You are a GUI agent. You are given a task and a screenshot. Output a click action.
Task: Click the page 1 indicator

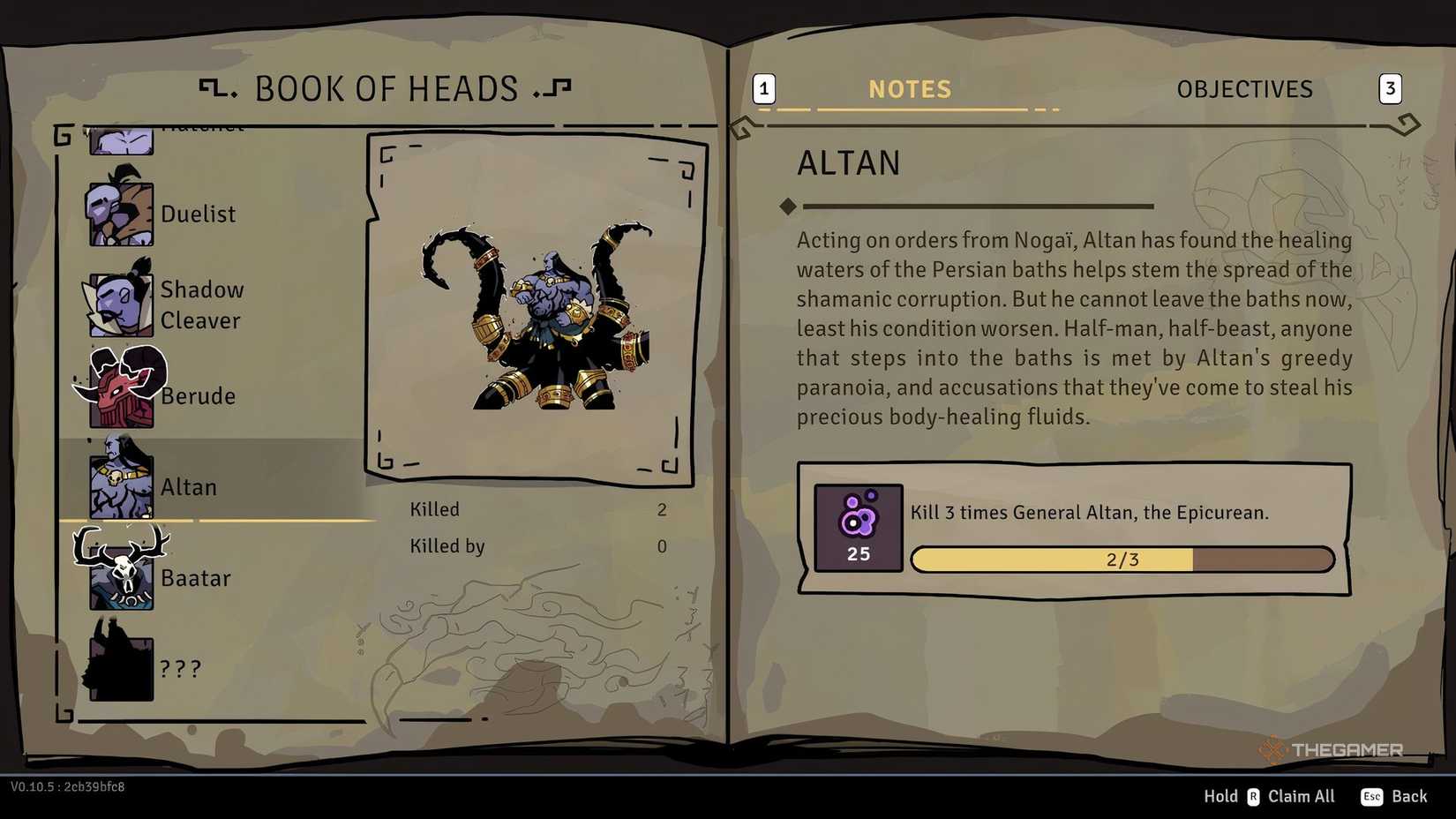[762, 88]
